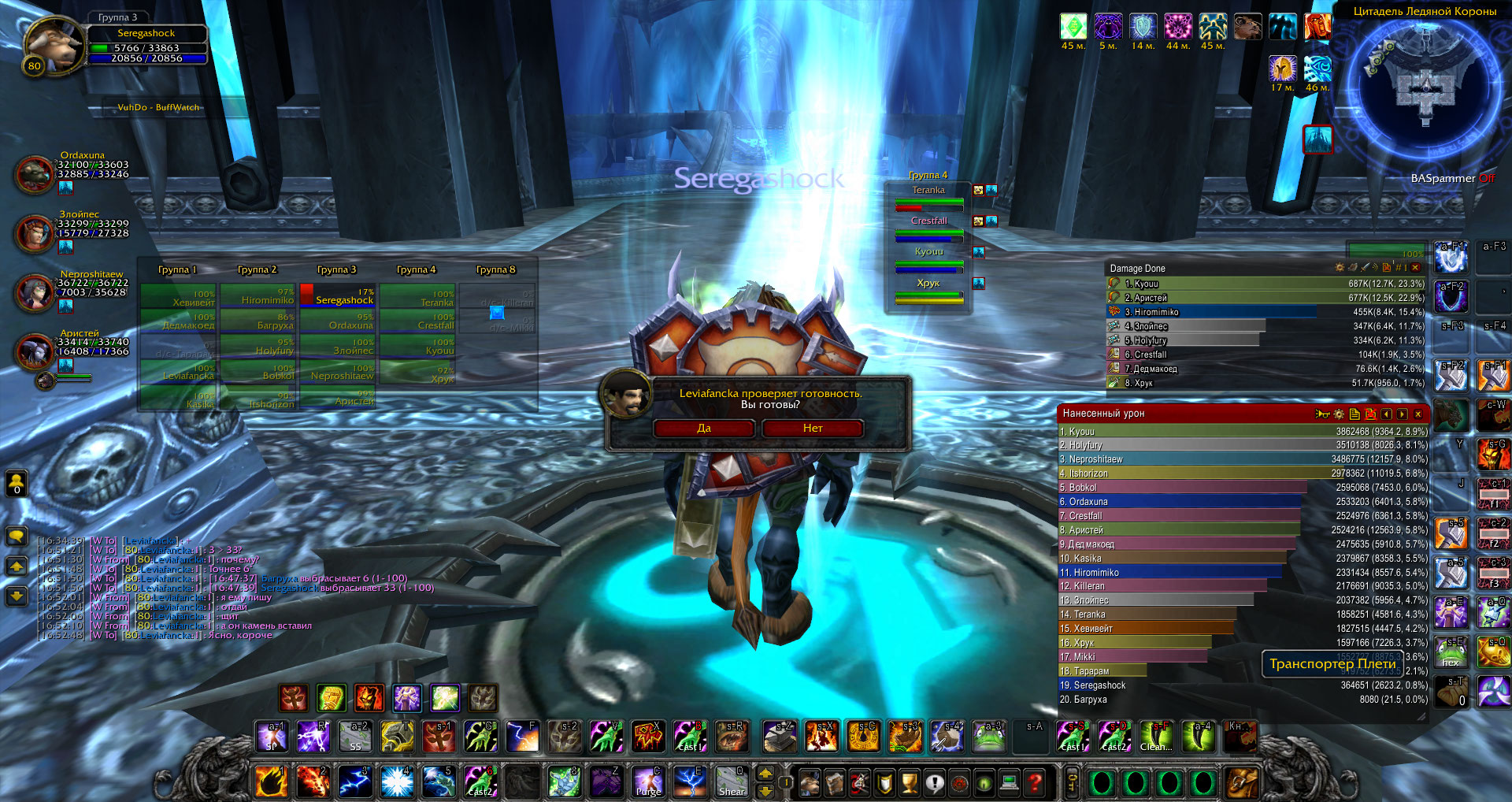Open the chat bubble menu button

click(17, 537)
